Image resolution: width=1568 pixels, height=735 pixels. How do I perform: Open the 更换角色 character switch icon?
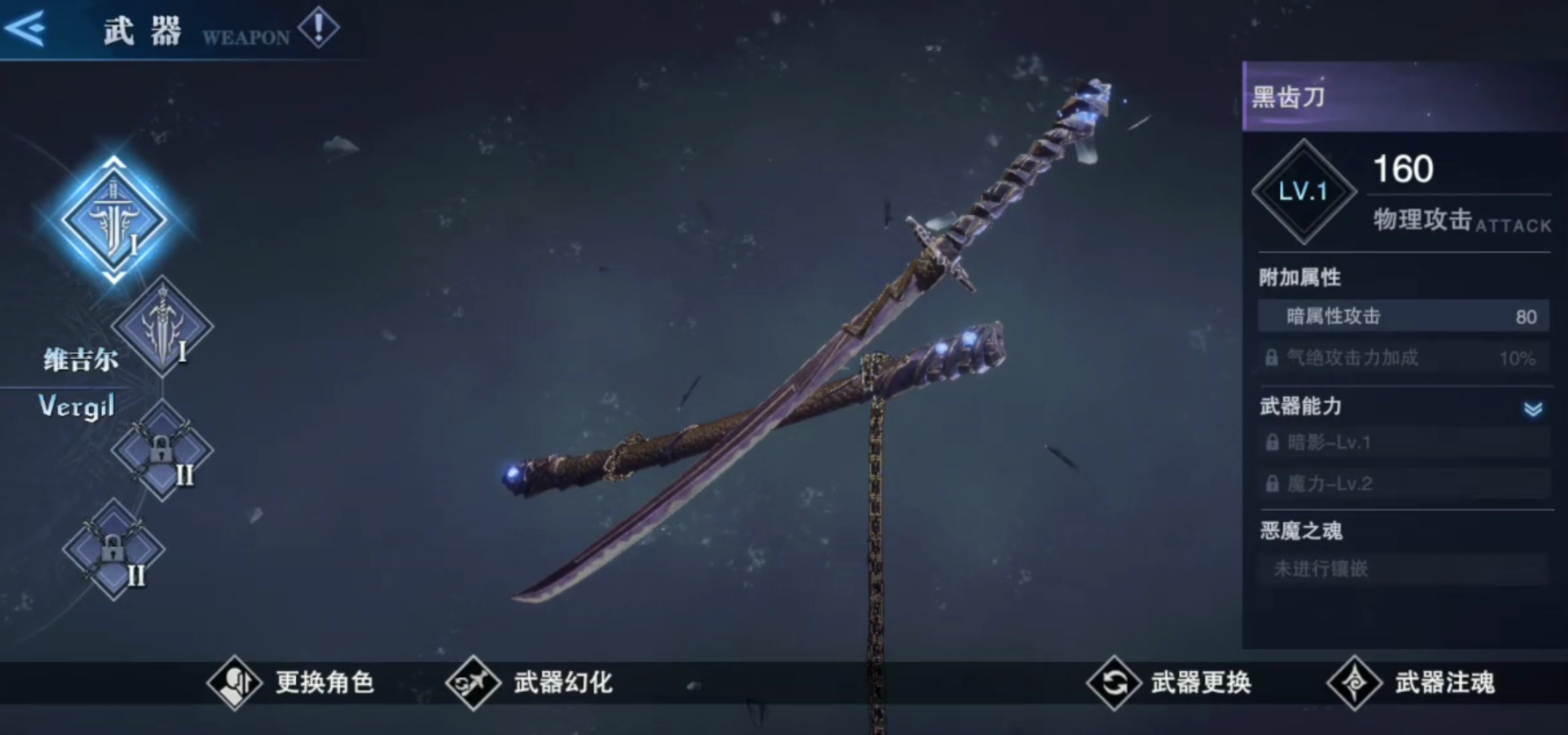click(233, 681)
